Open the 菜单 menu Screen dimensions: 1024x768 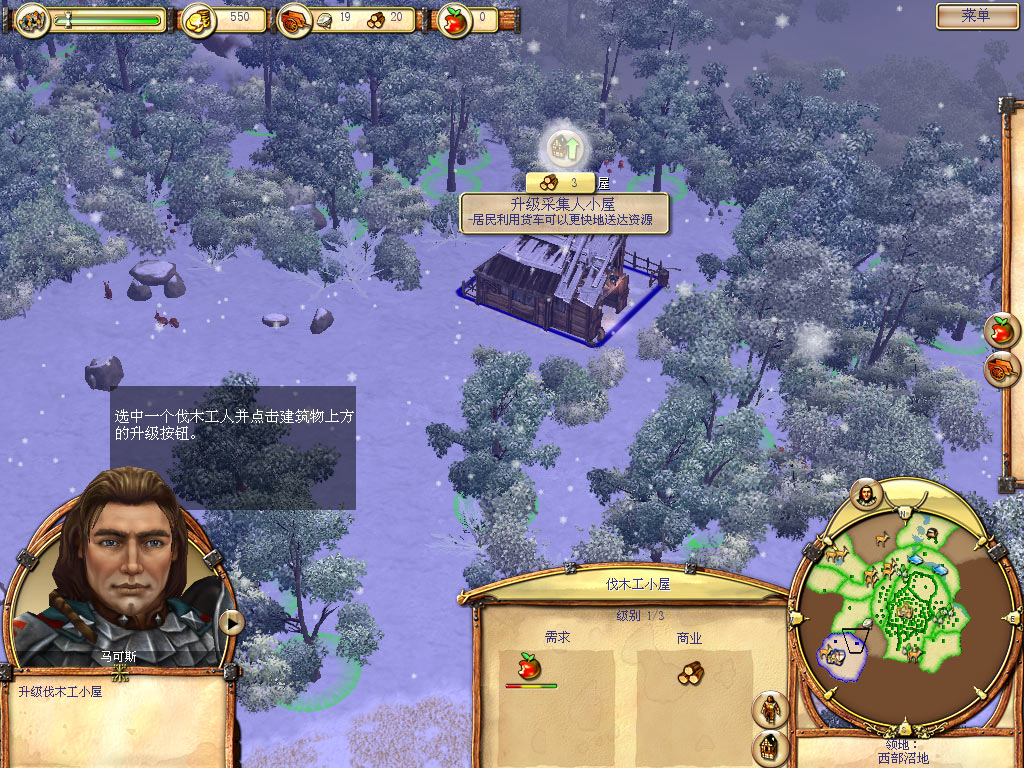pos(975,16)
